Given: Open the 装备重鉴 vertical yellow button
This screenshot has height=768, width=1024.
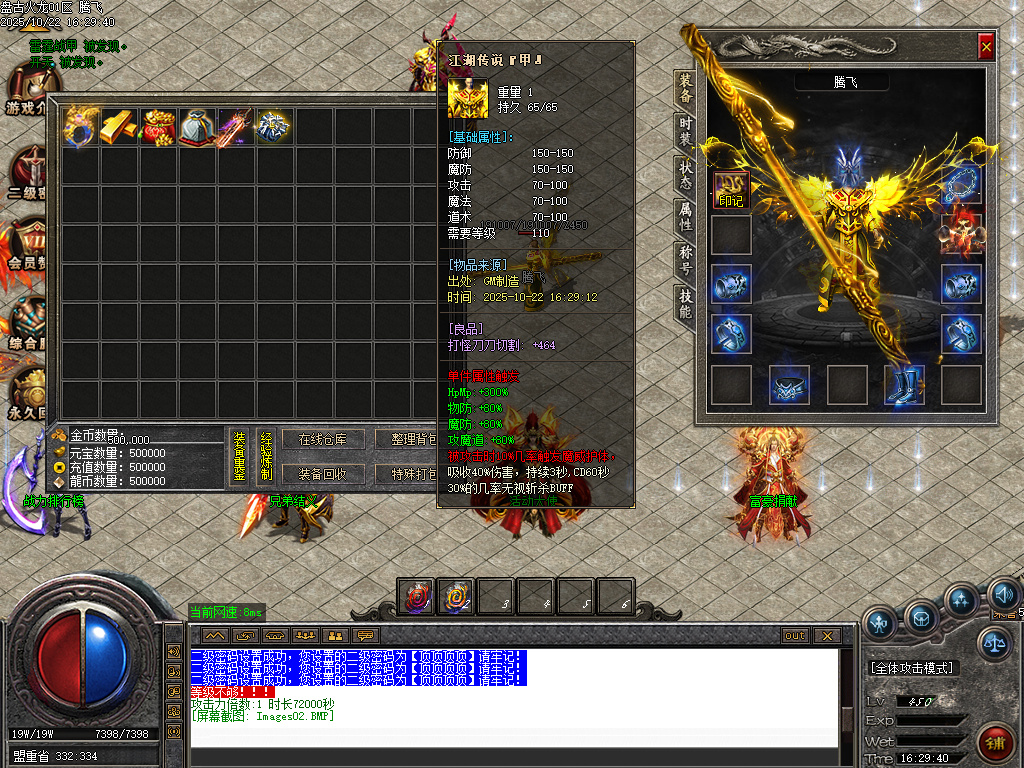Looking at the screenshot, I should coord(240,456).
